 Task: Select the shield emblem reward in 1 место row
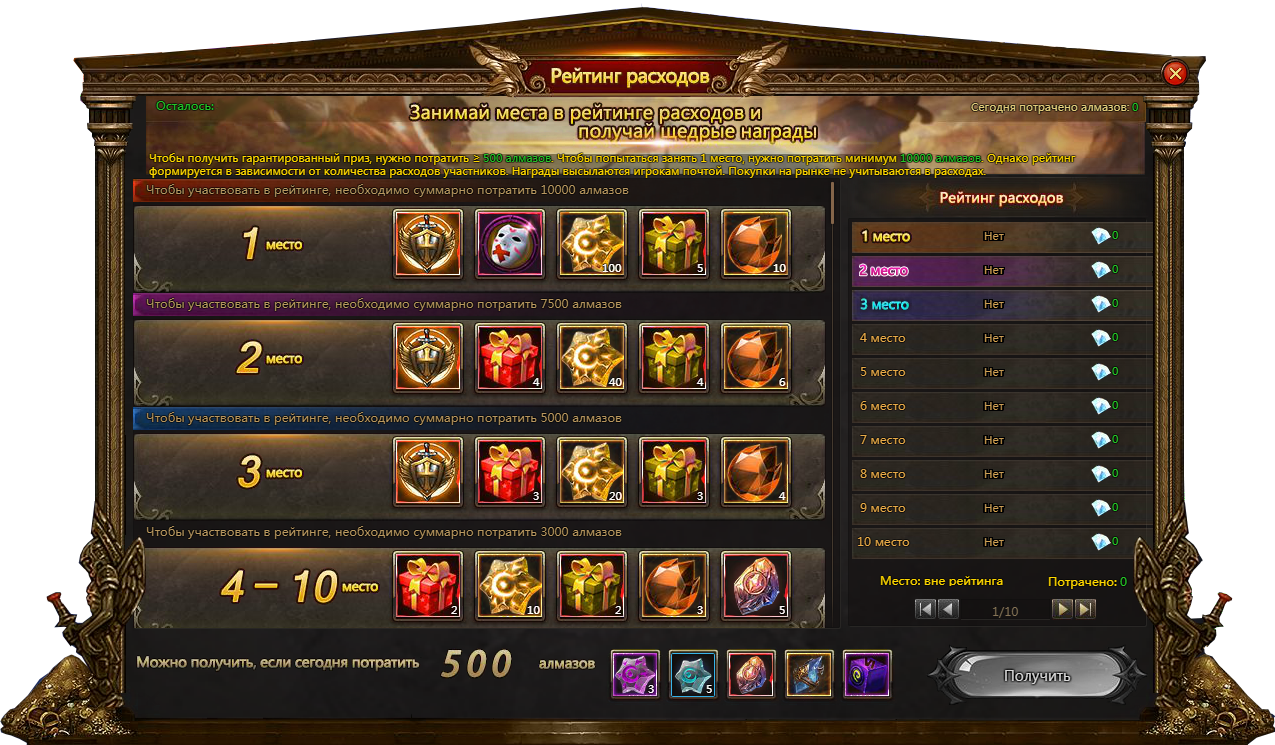click(x=428, y=243)
